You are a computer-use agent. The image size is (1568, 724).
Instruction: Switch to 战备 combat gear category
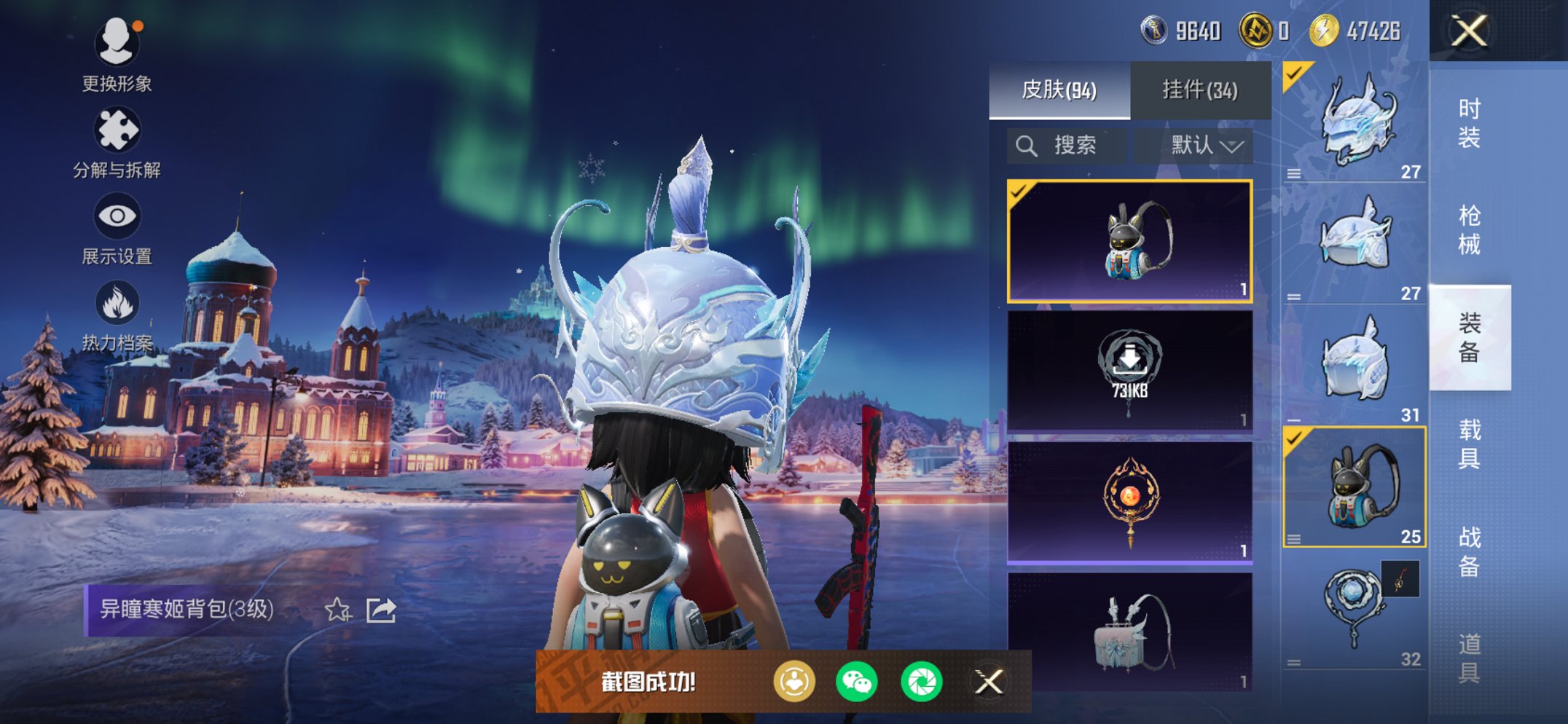pos(1469,551)
